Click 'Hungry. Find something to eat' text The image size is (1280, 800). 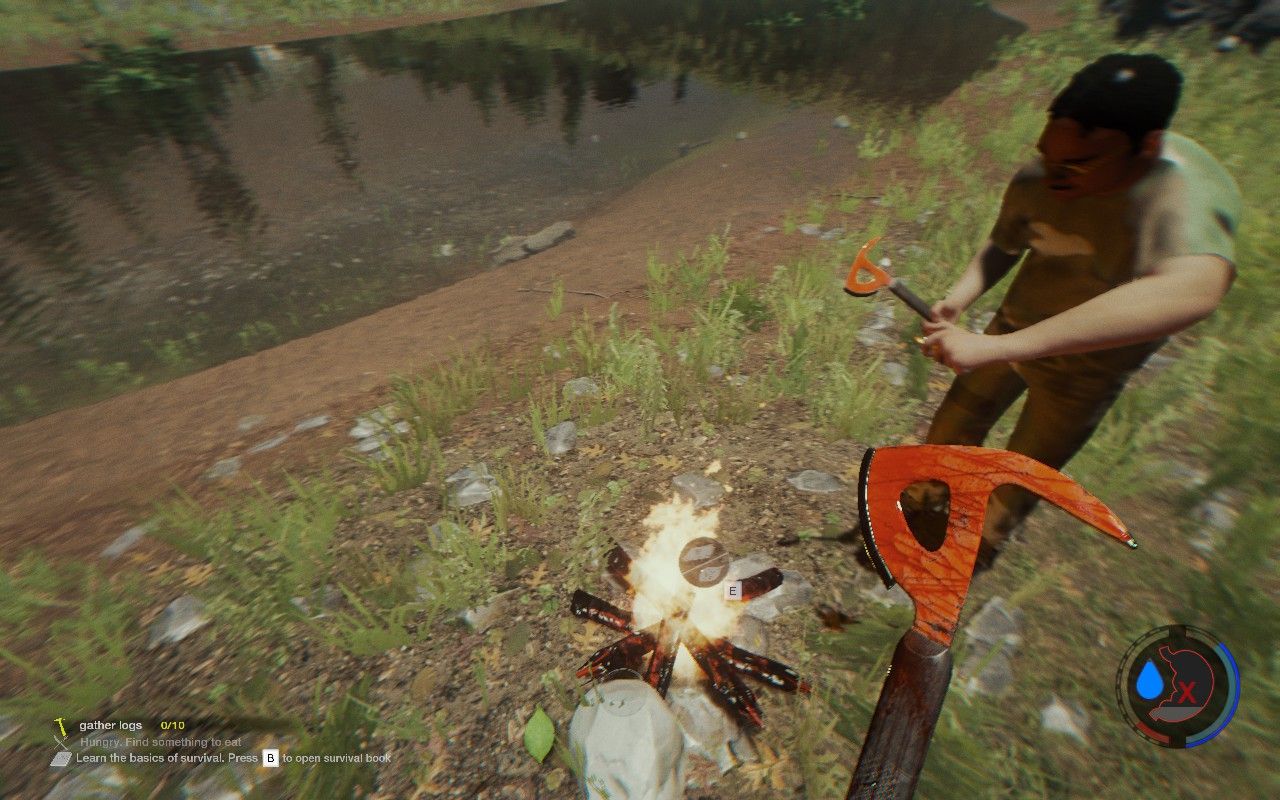159,742
